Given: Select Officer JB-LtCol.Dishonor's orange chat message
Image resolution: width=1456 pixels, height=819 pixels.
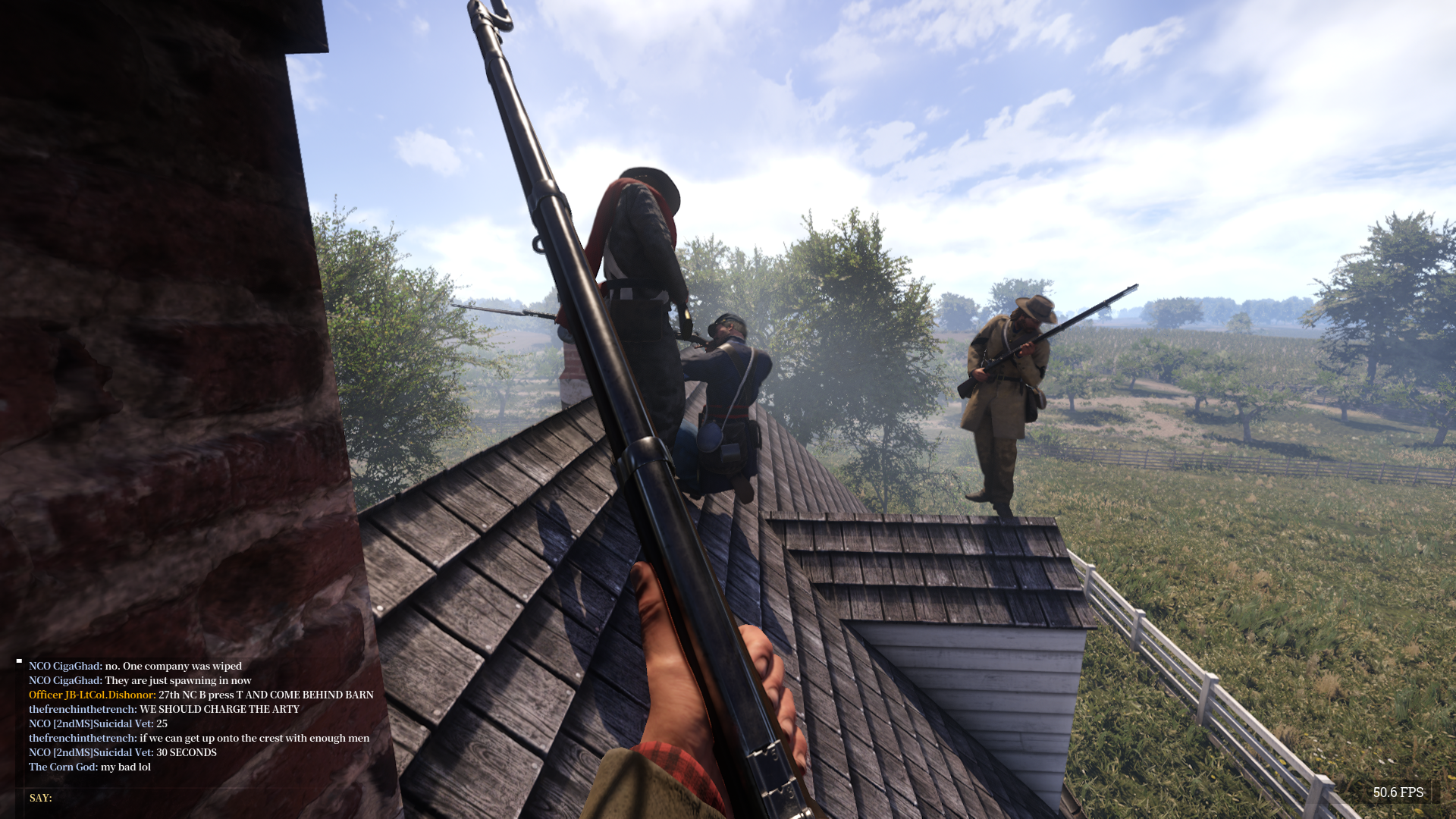Looking at the screenshot, I should tap(201, 695).
